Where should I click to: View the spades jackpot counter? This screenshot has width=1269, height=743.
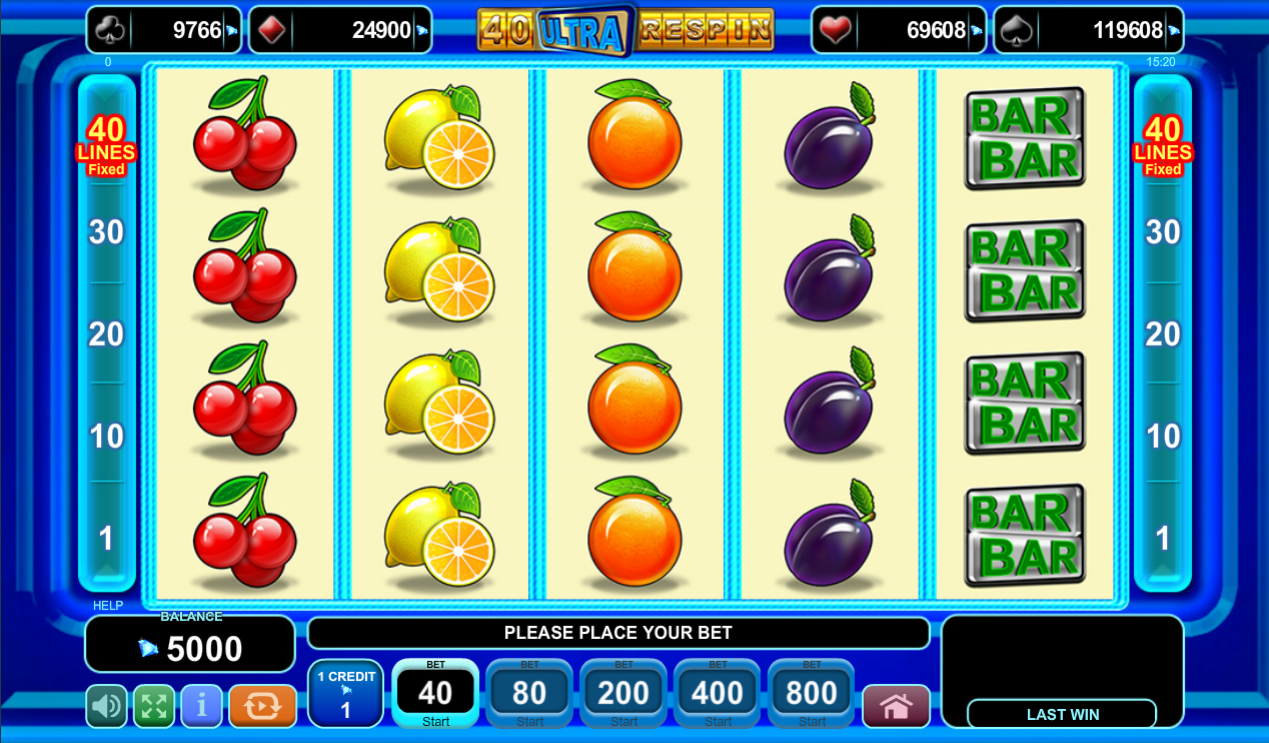click(1088, 30)
